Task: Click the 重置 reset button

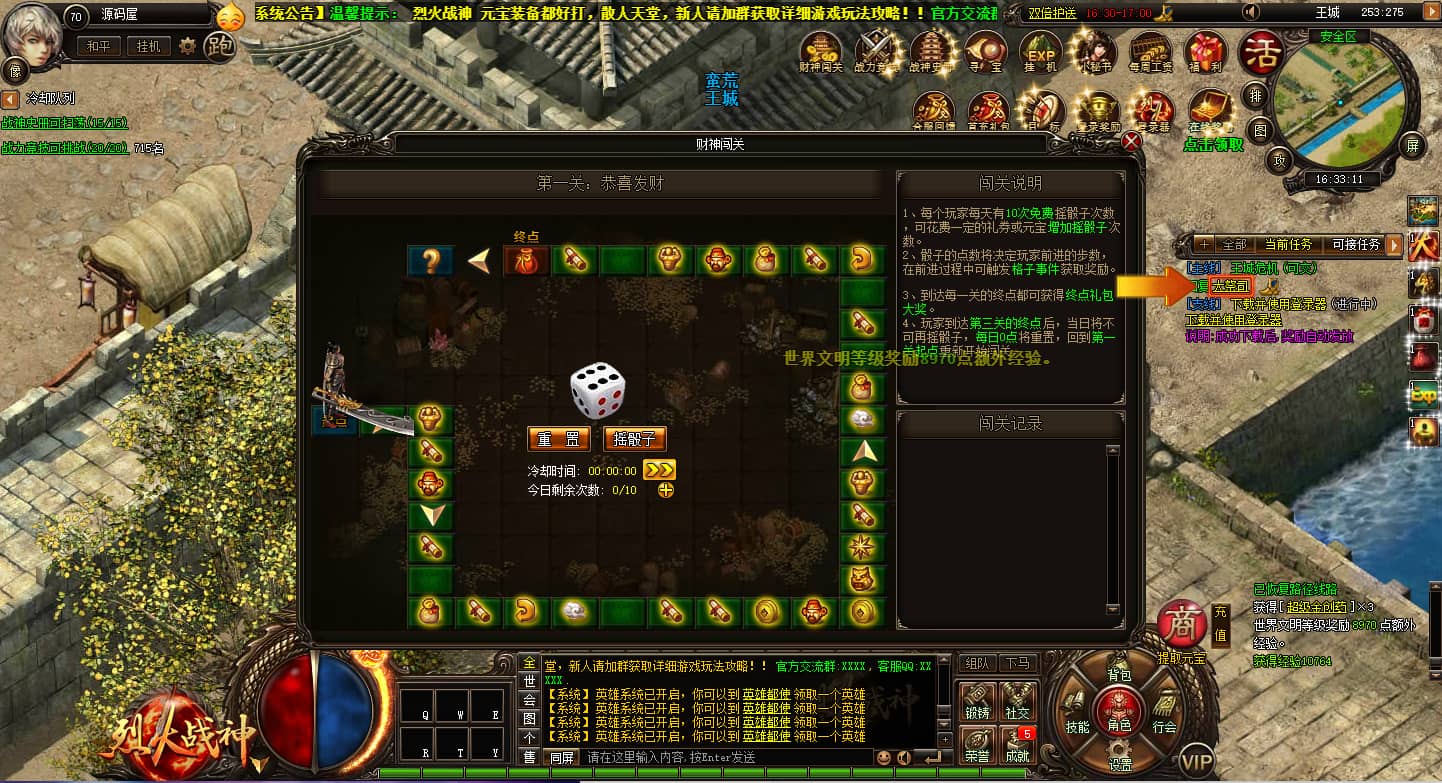Action: coord(558,439)
